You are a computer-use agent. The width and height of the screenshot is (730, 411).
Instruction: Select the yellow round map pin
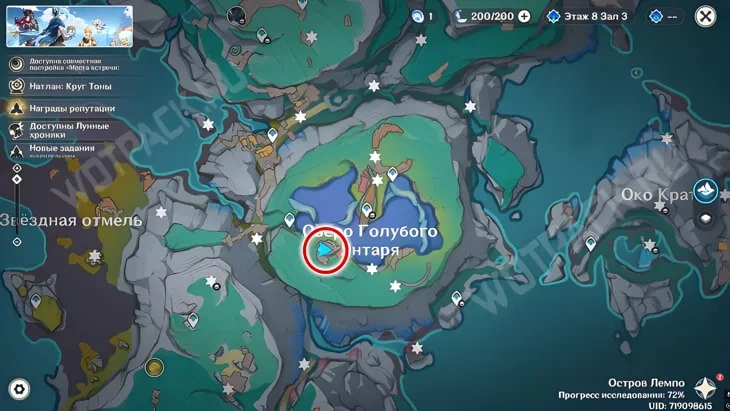(x=154, y=367)
